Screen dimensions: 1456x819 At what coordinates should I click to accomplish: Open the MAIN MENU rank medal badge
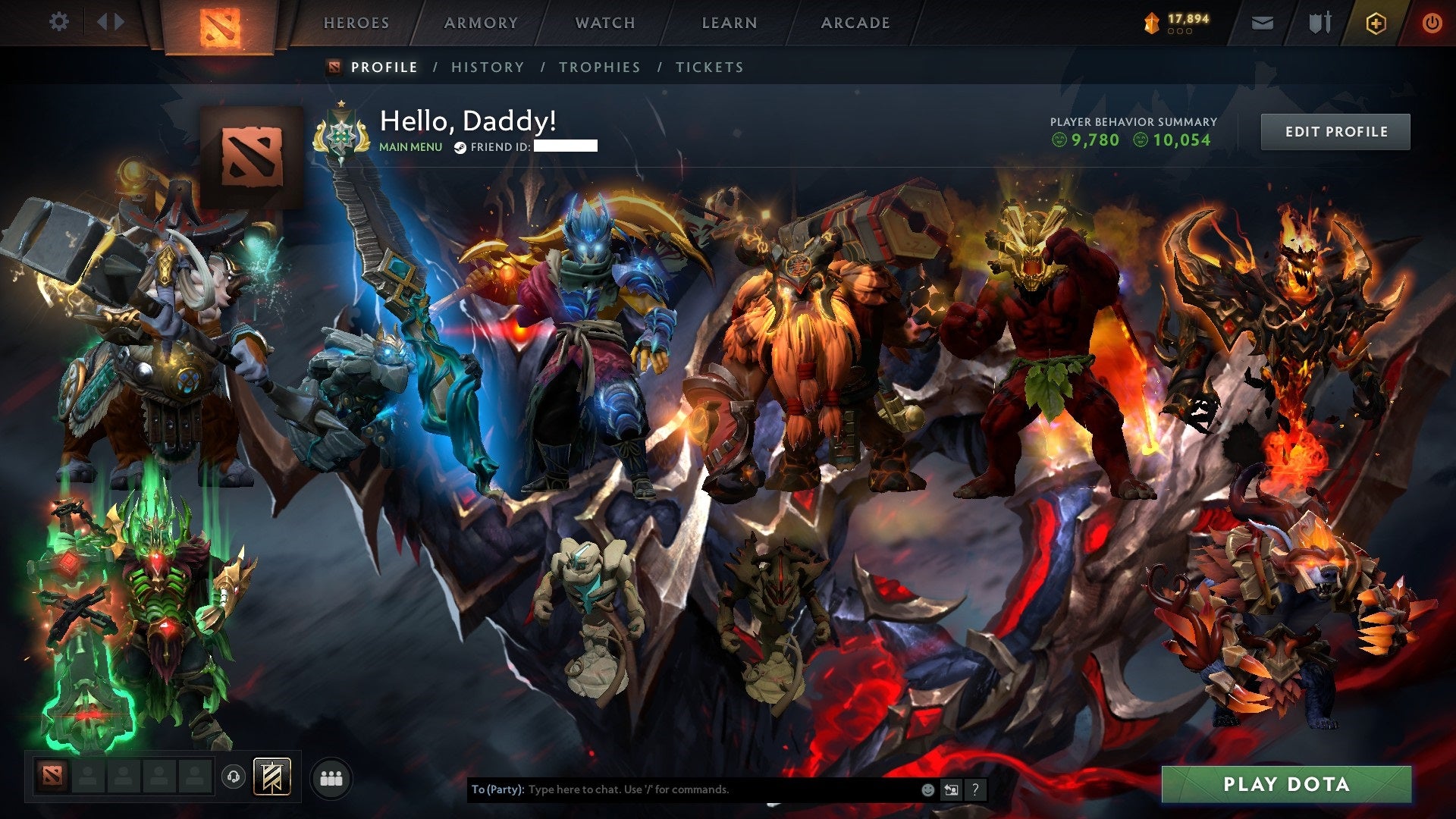pos(341,135)
